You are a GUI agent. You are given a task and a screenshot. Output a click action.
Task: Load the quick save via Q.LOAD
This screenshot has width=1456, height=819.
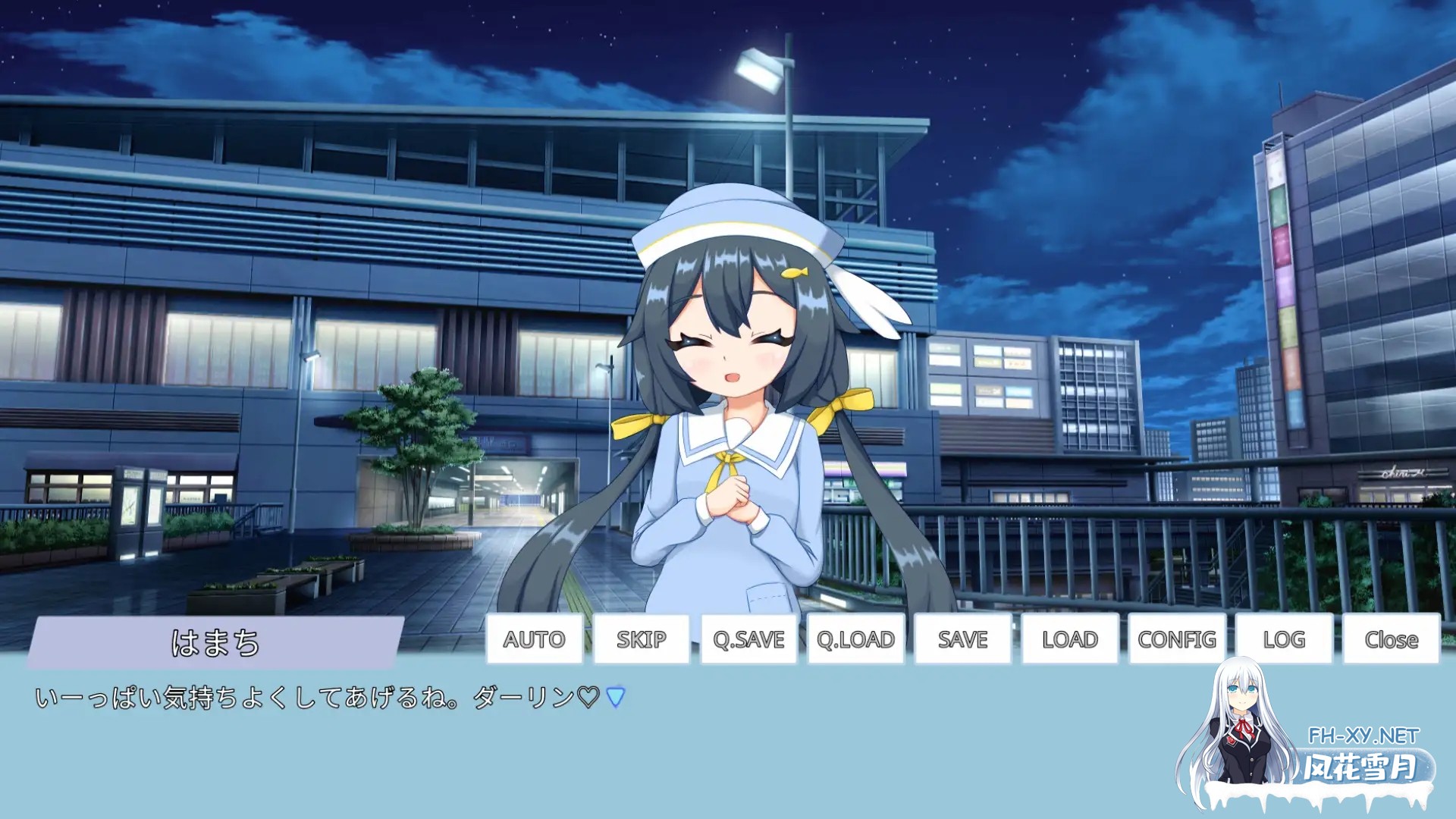(x=855, y=639)
